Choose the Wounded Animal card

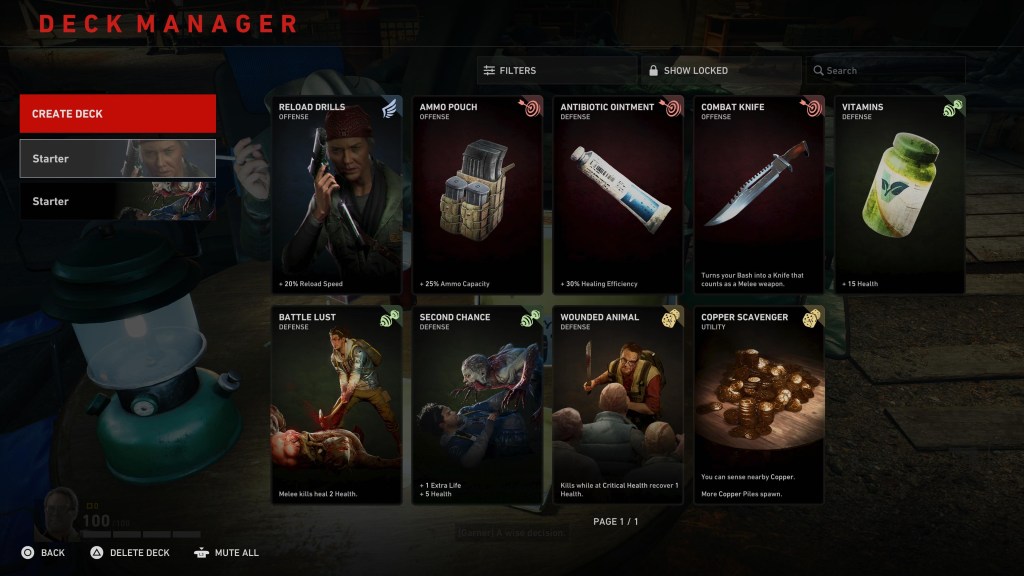point(619,405)
